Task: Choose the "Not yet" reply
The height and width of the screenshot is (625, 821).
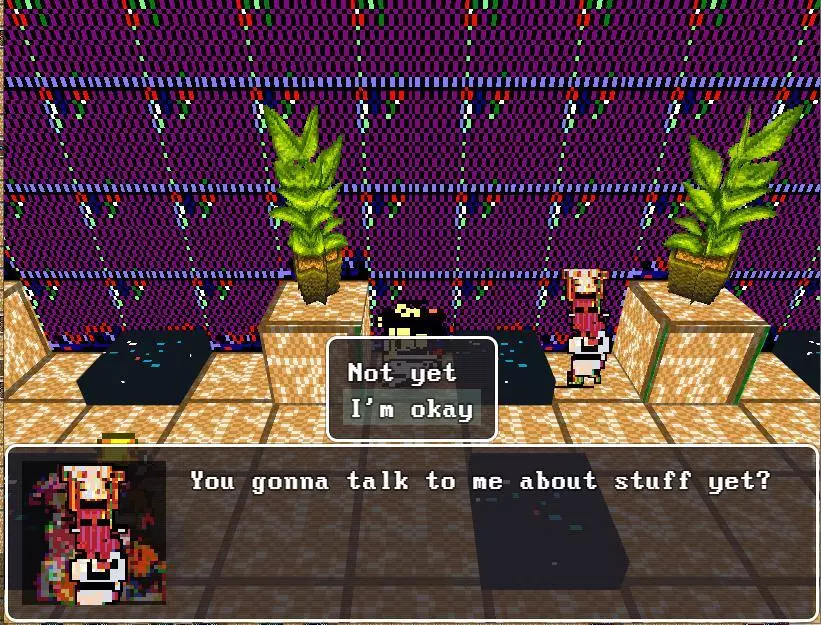Action: tap(402, 373)
